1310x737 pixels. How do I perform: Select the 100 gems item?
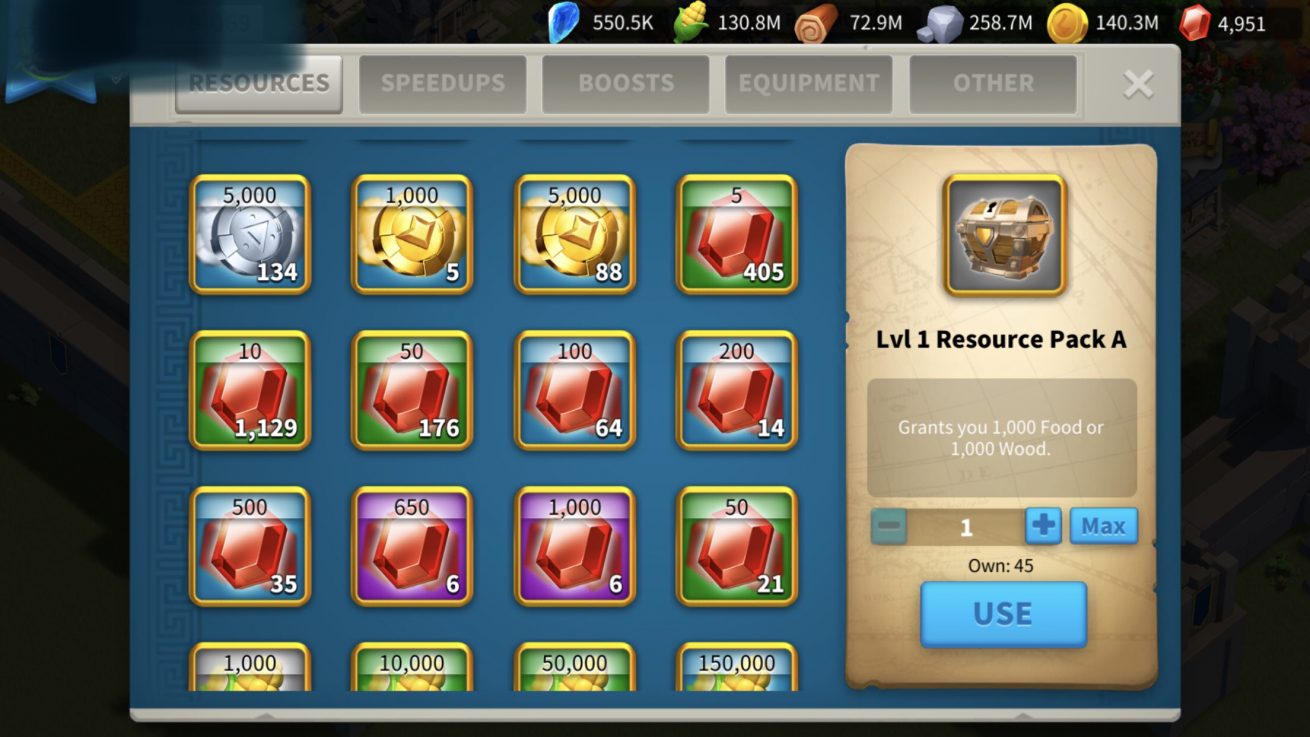tap(575, 390)
